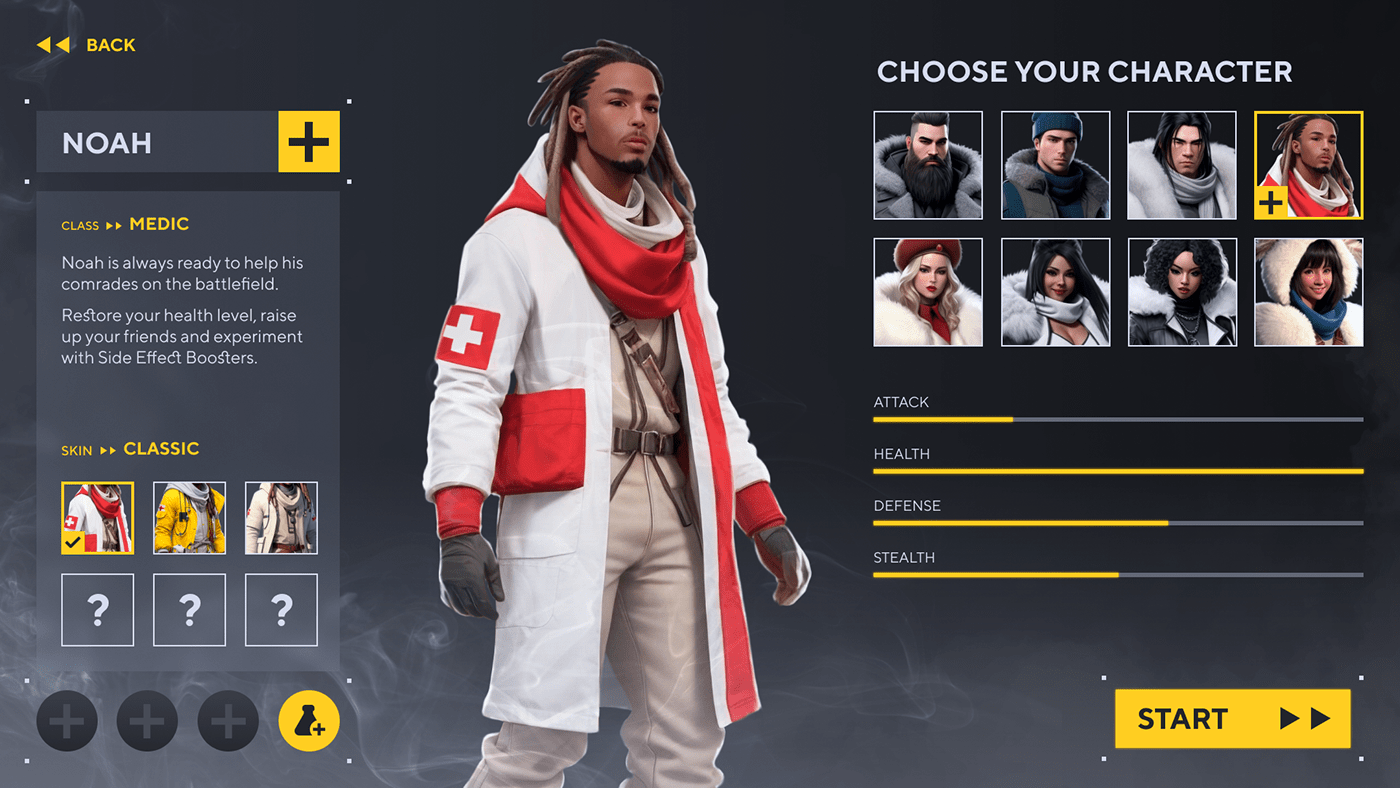
Task: Go back using the BACK button
Action: coord(87,45)
